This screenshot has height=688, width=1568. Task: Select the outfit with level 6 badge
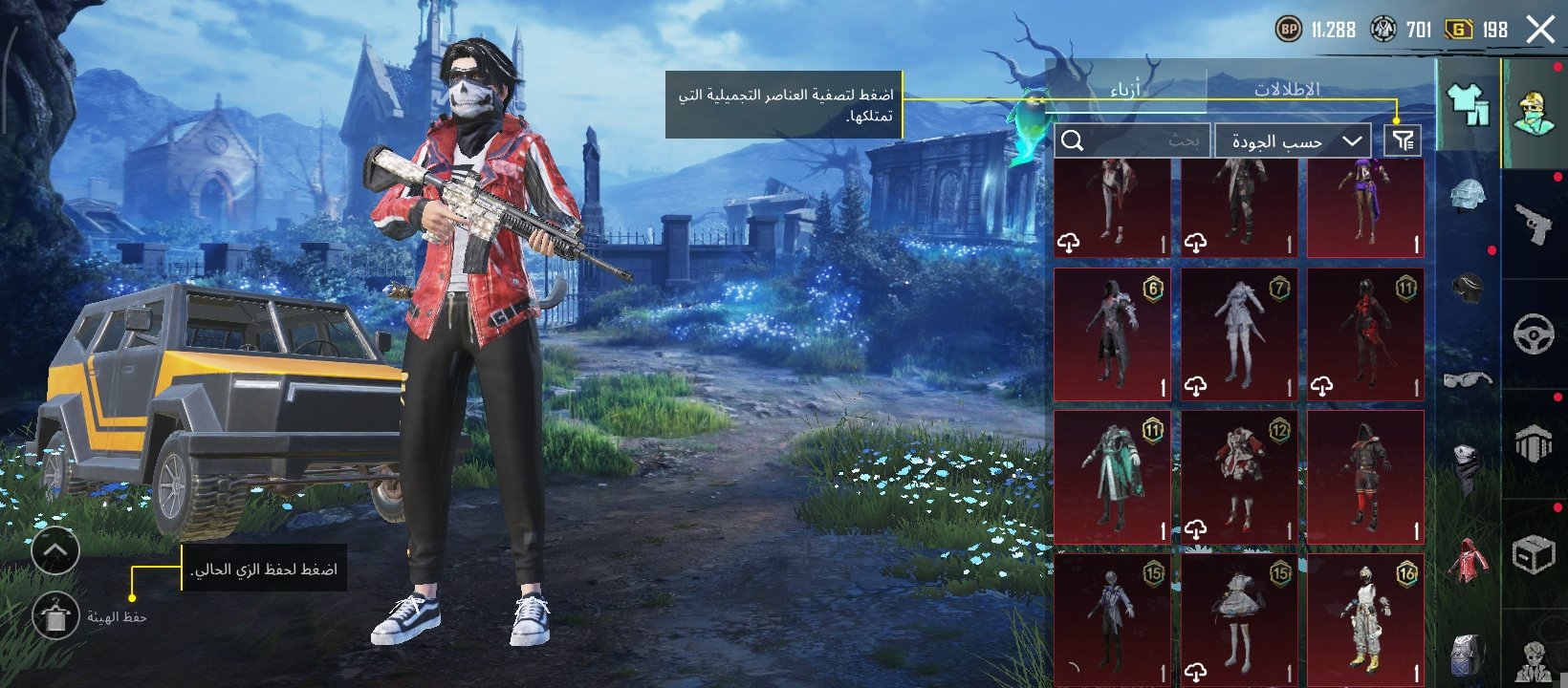1112,334
